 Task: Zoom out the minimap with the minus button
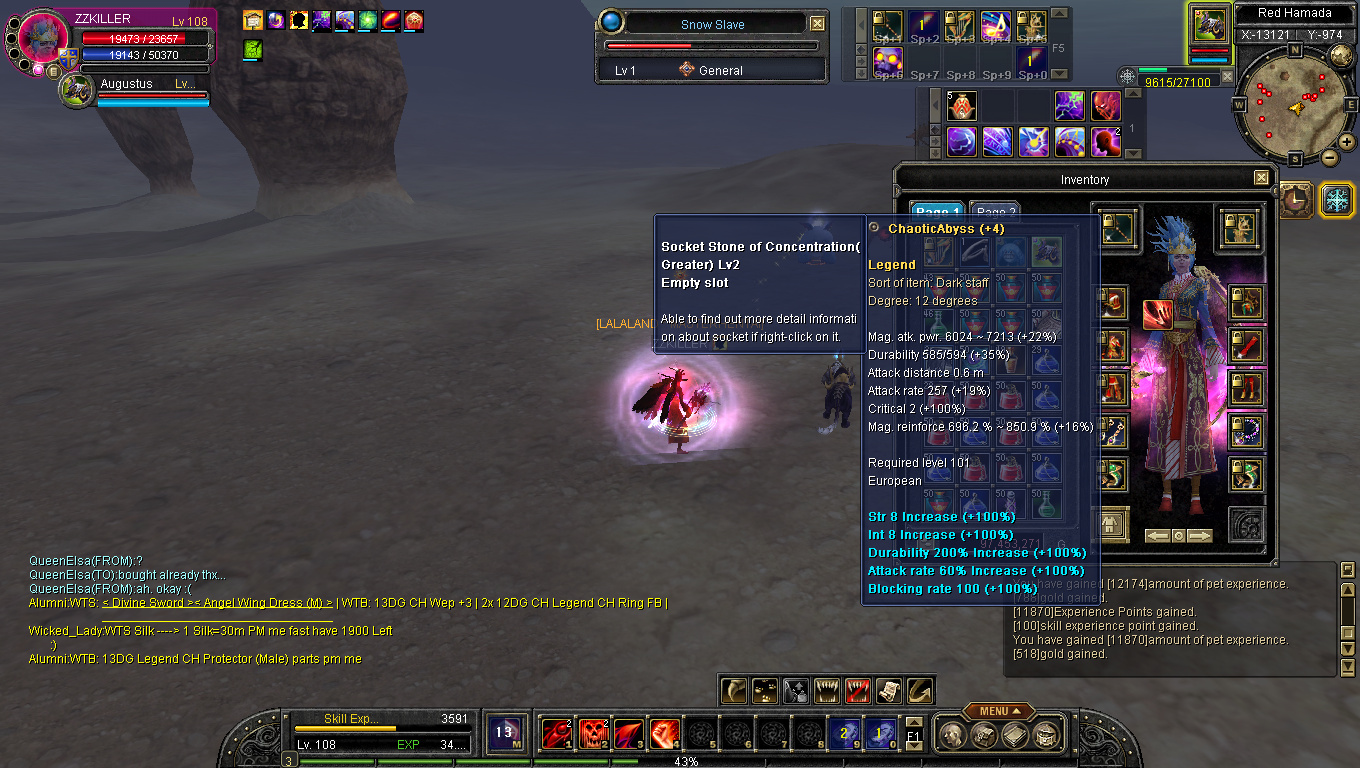(x=1330, y=157)
